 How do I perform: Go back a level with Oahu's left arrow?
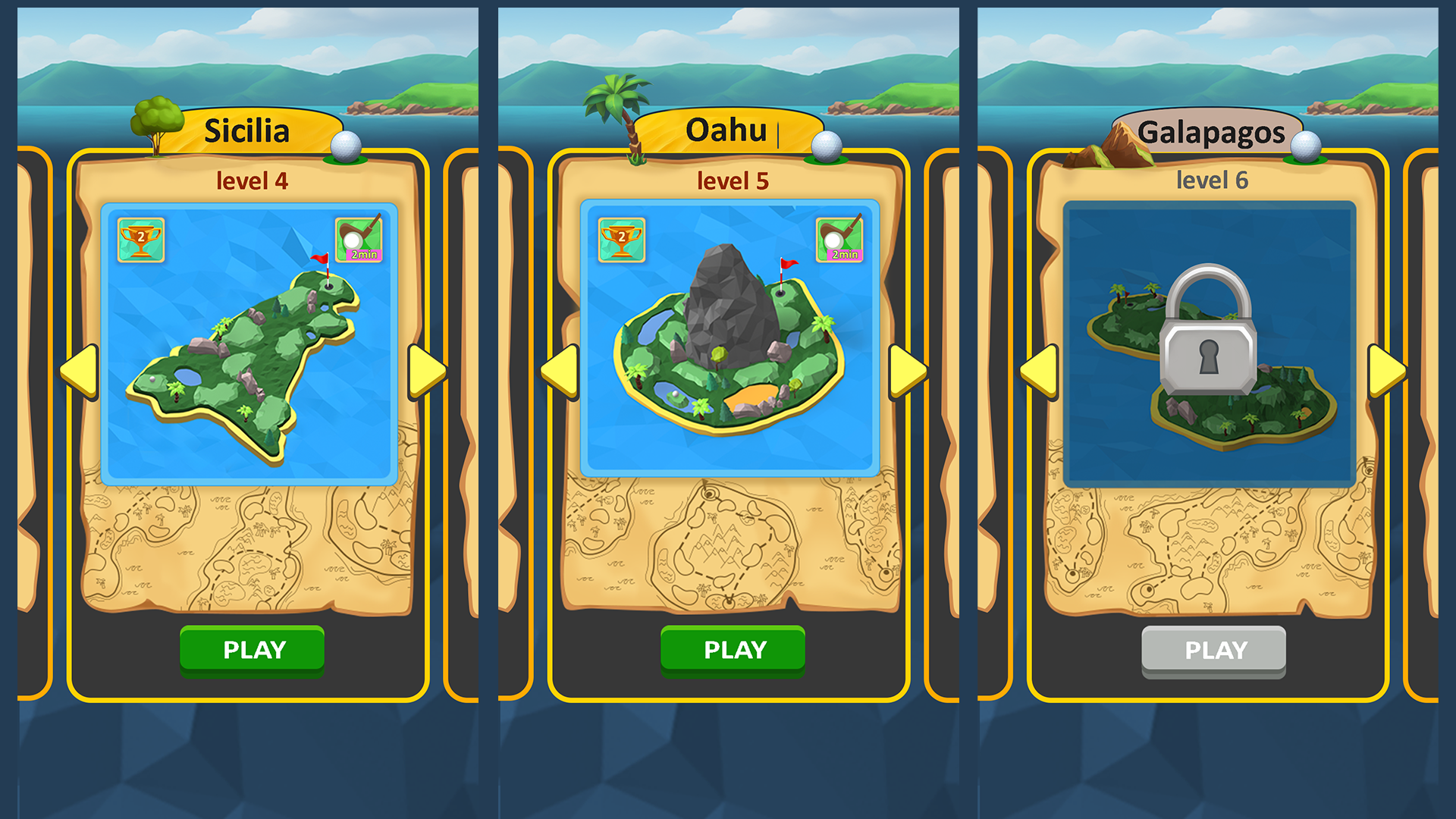(x=557, y=372)
